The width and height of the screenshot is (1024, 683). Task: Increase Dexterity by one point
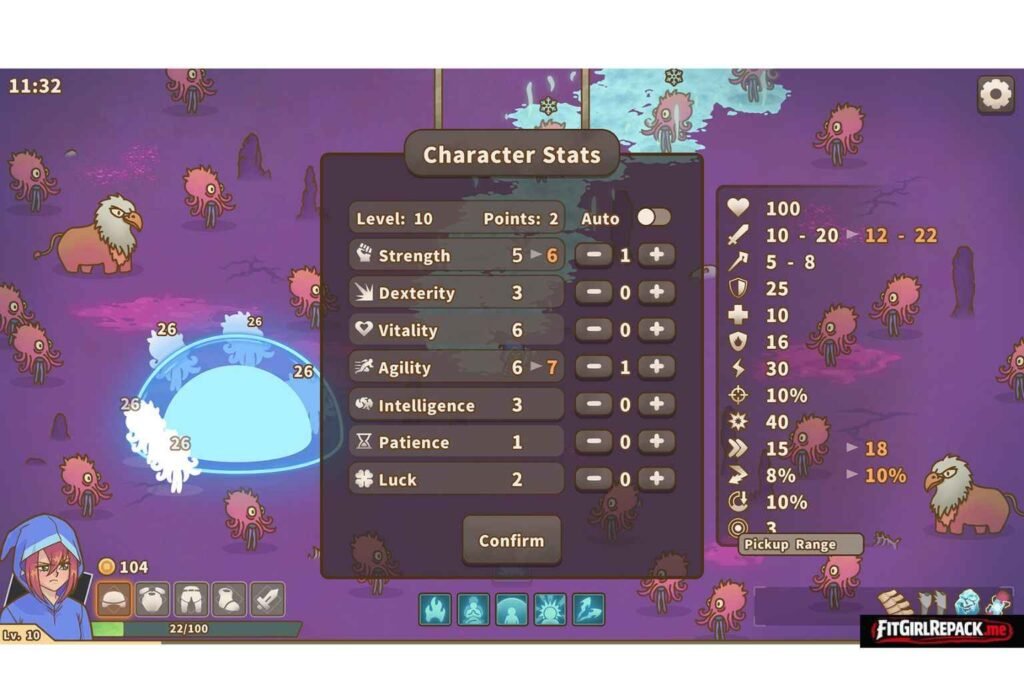pos(656,292)
